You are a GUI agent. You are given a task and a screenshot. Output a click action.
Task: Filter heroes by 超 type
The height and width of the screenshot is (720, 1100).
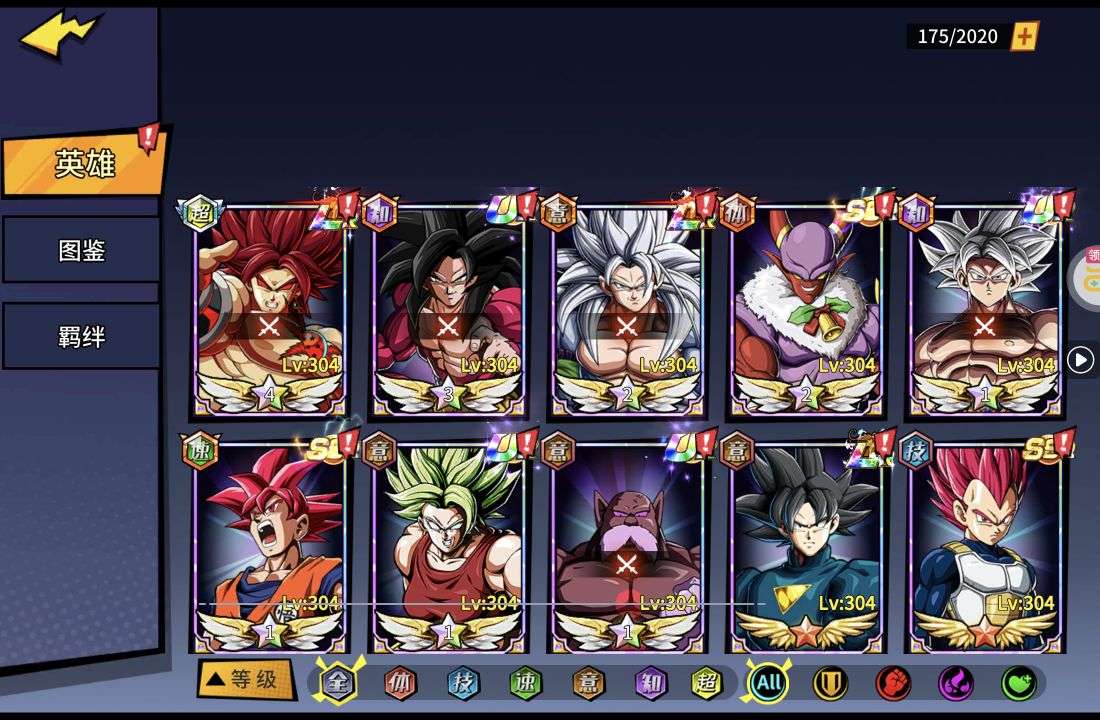[x=707, y=683]
